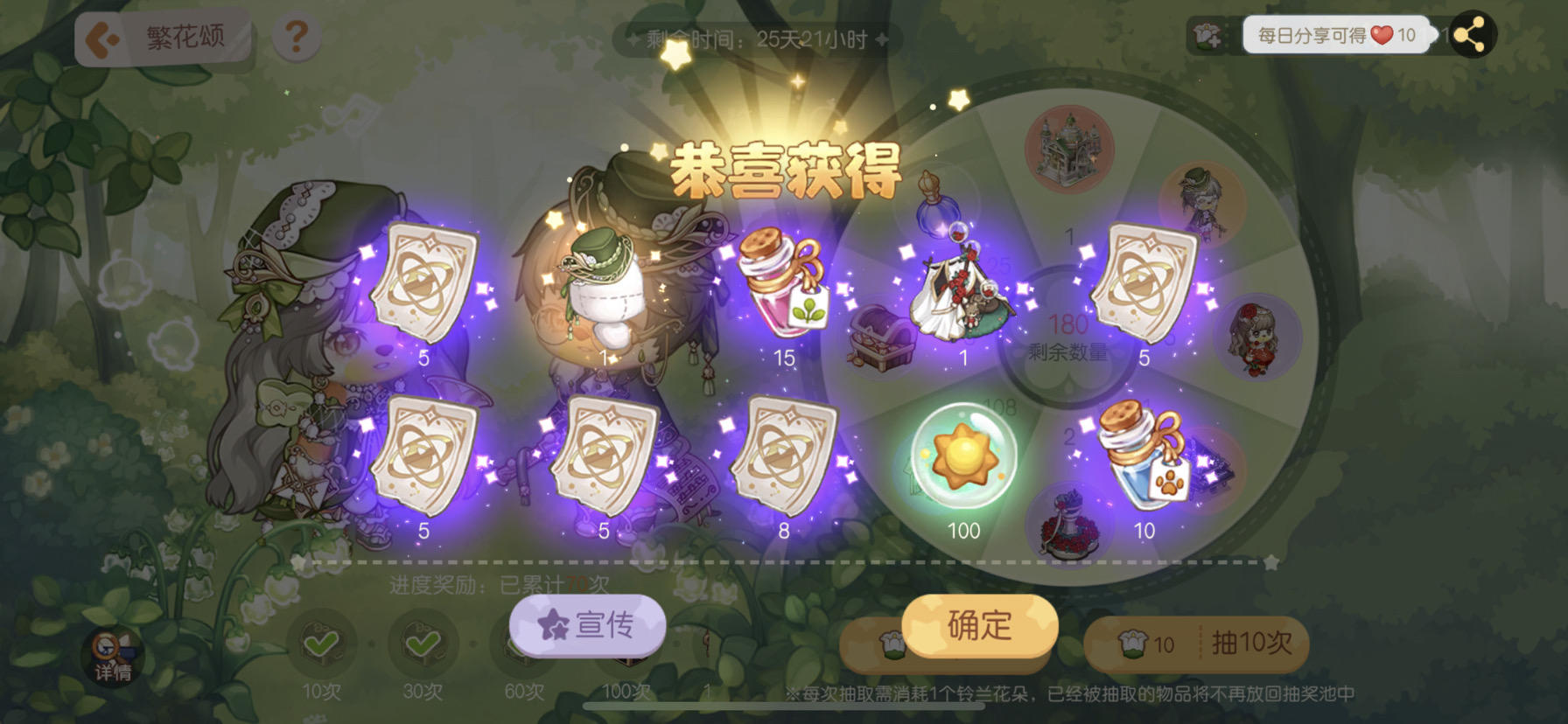Tap the green checkmark on the 30次 milestone
1568x724 pixels.
pos(422,644)
